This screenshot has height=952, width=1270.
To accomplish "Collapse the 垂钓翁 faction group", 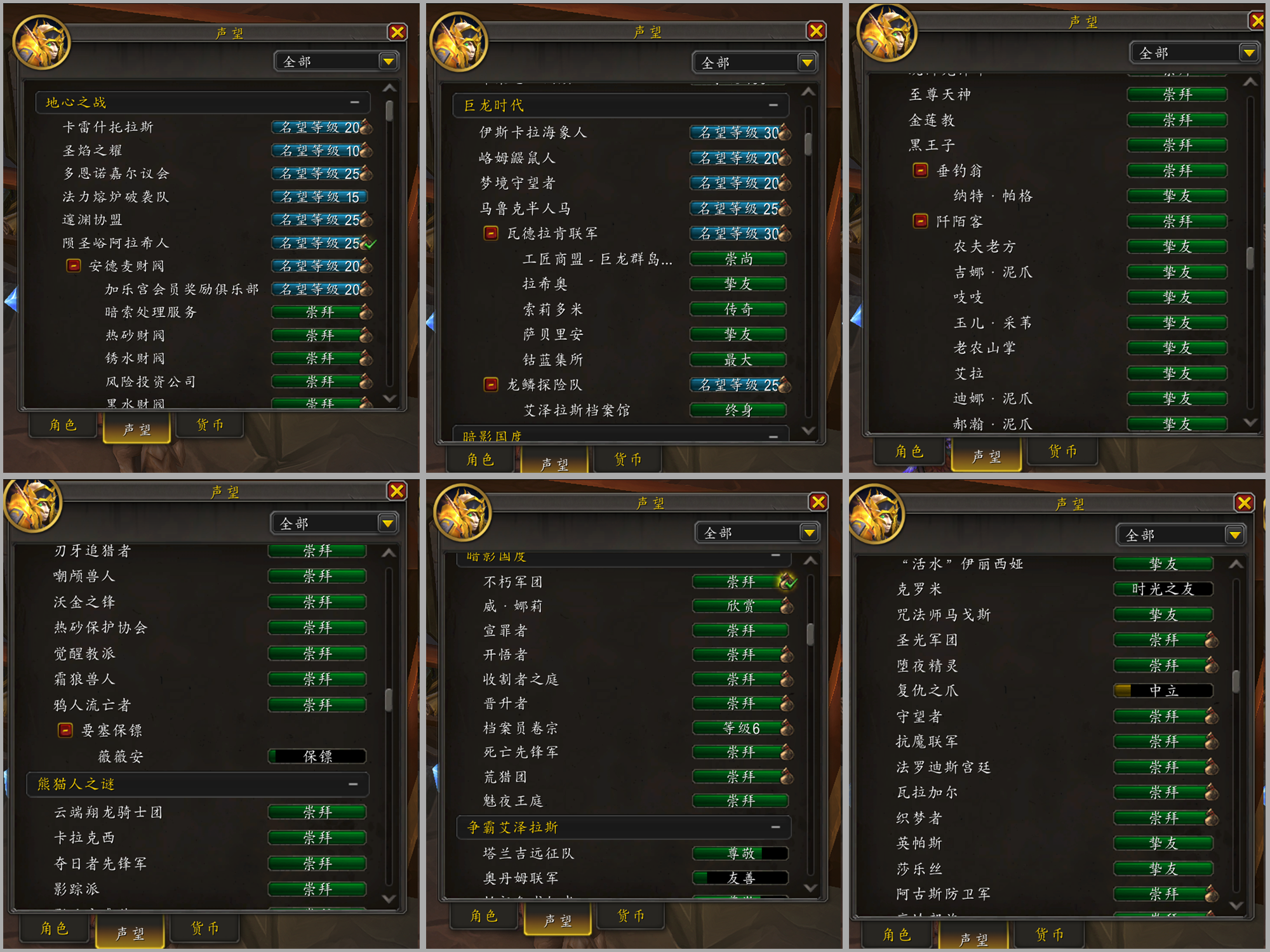I will [921, 170].
